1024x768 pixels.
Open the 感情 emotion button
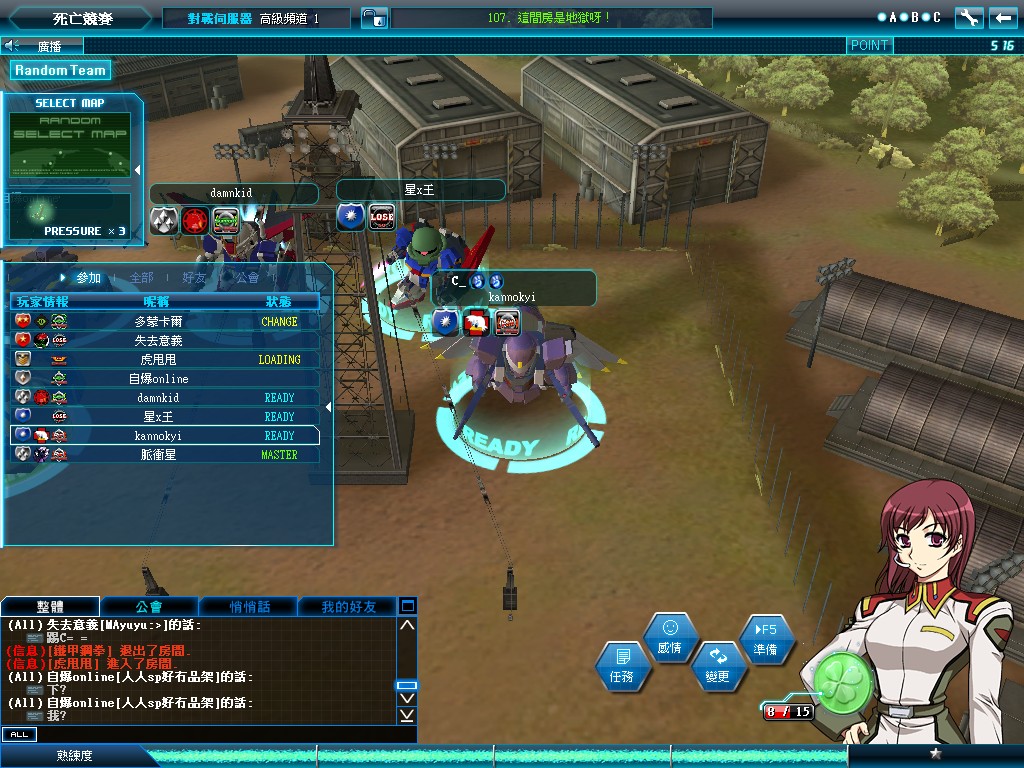pyautogui.click(x=670, y=638)
